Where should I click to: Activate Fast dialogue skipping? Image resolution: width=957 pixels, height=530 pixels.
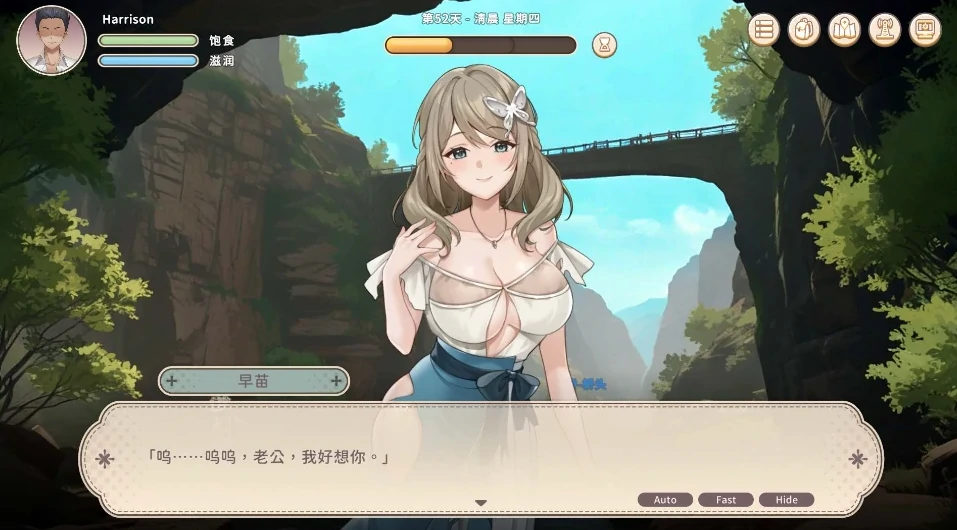coord(726,500)
